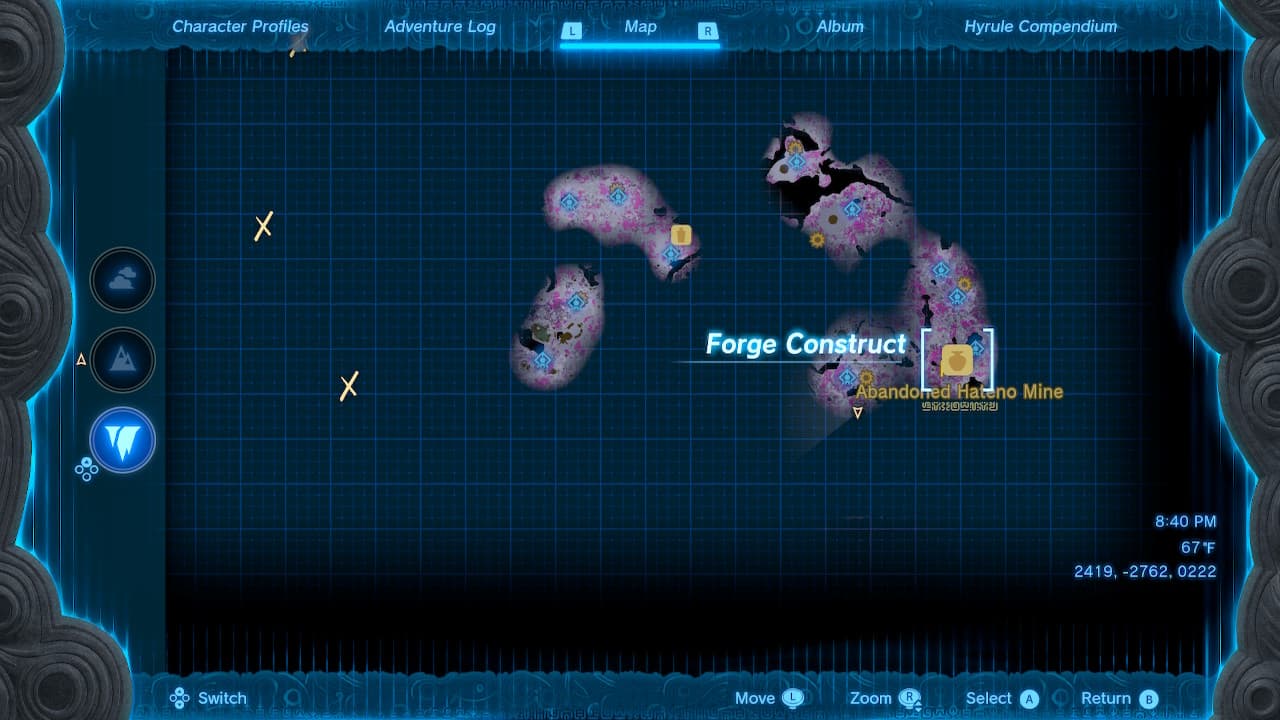Open the Adventure Log
This screenshot has width=1280, height=720.
[440, 27]
